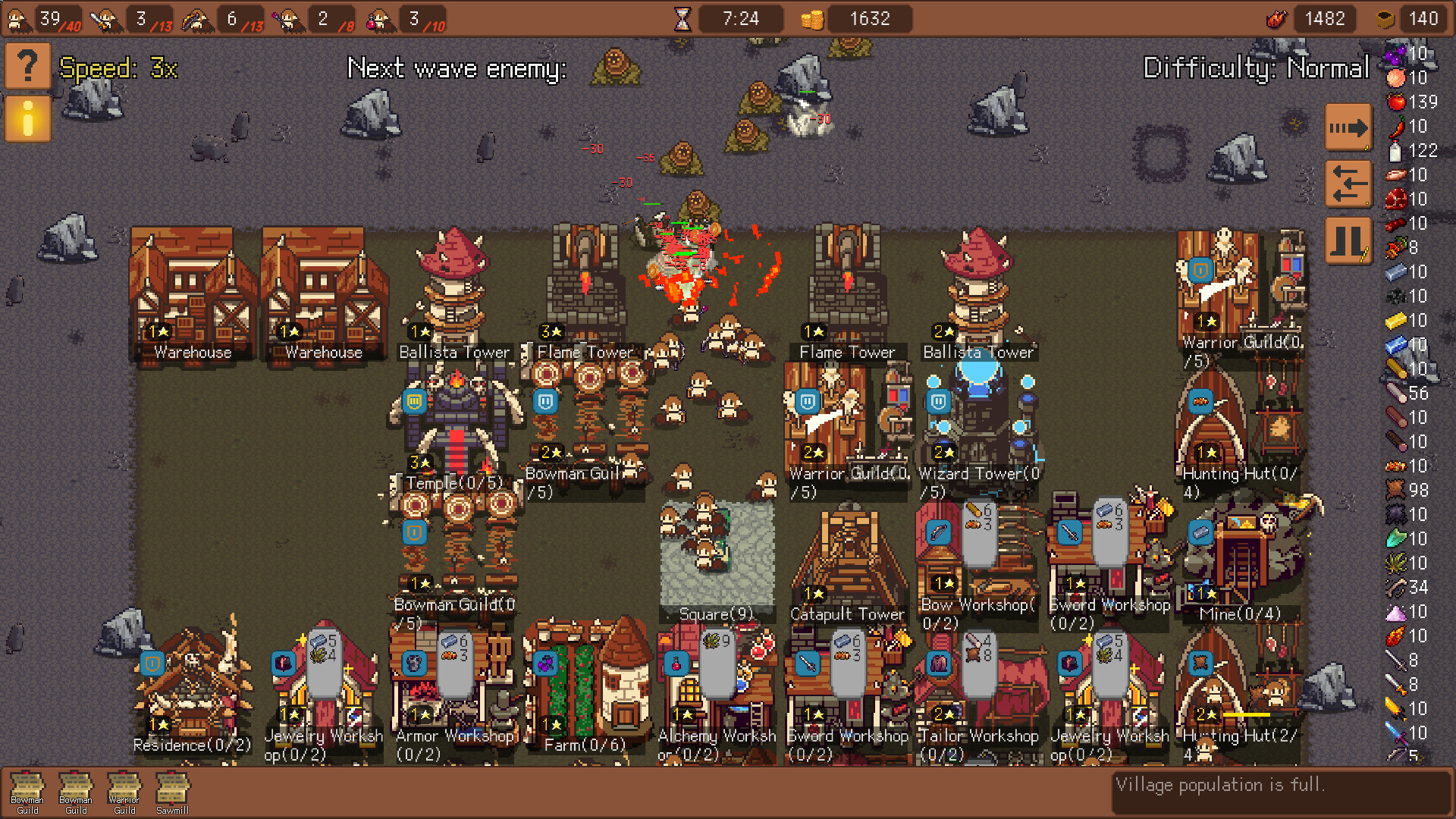Viewport: 1456px width, 819px height.
Task: Open the help question mark panel
Action: [28, 67]
